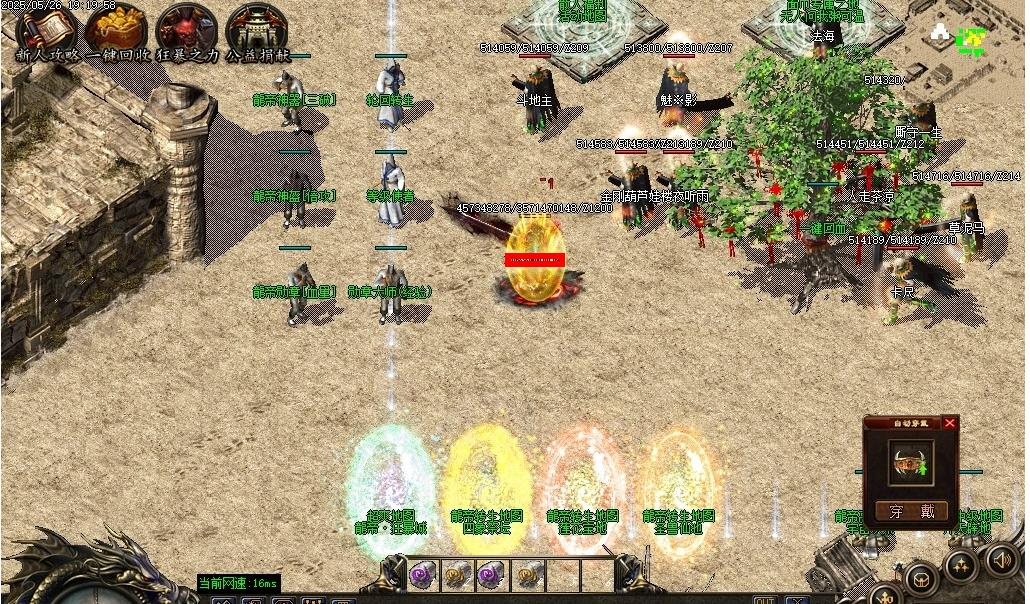The width and height of the screenshot is (1030, 604).
Task: Click the 穿戴 equip button
Action: 911,511
